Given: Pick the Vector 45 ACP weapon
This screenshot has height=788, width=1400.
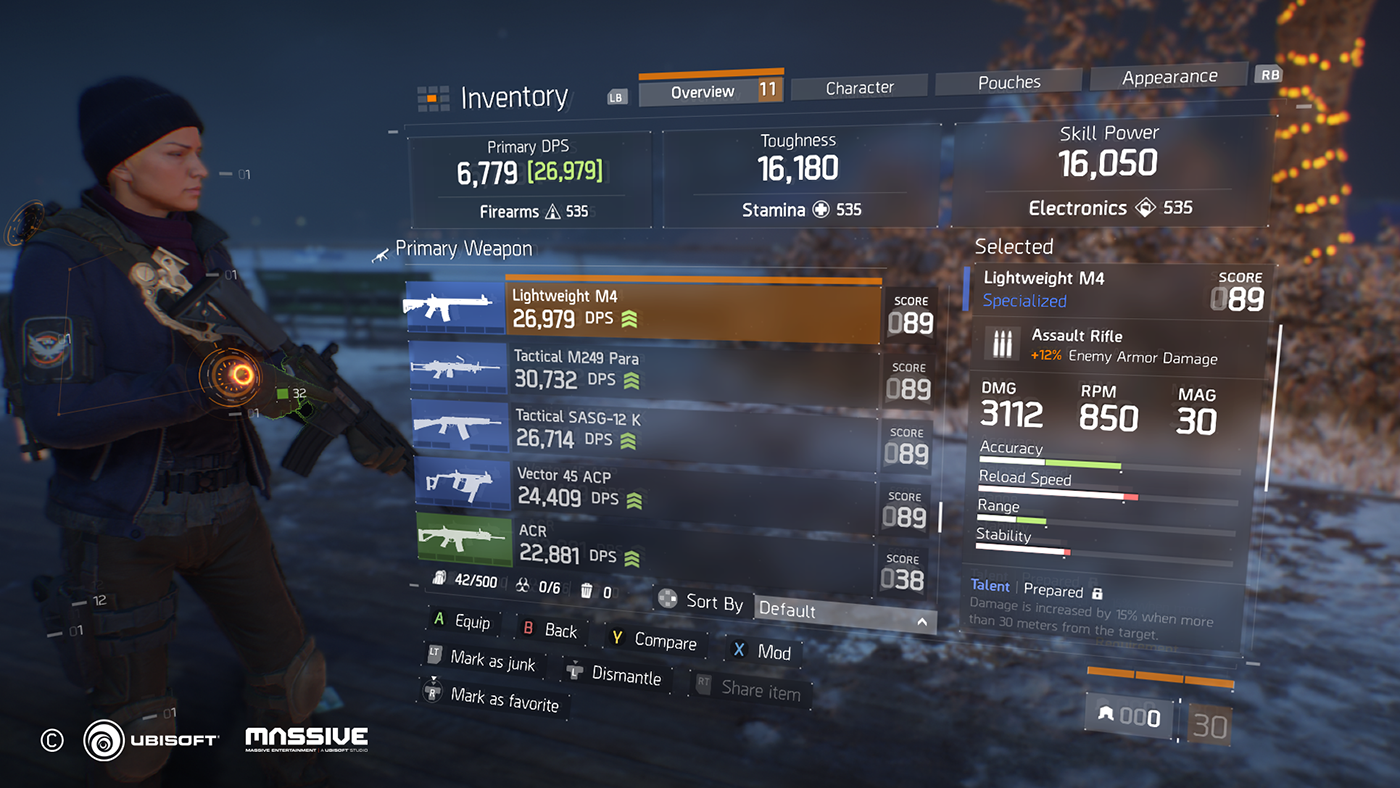Looking at the screenshot, I should click(692, 487).
